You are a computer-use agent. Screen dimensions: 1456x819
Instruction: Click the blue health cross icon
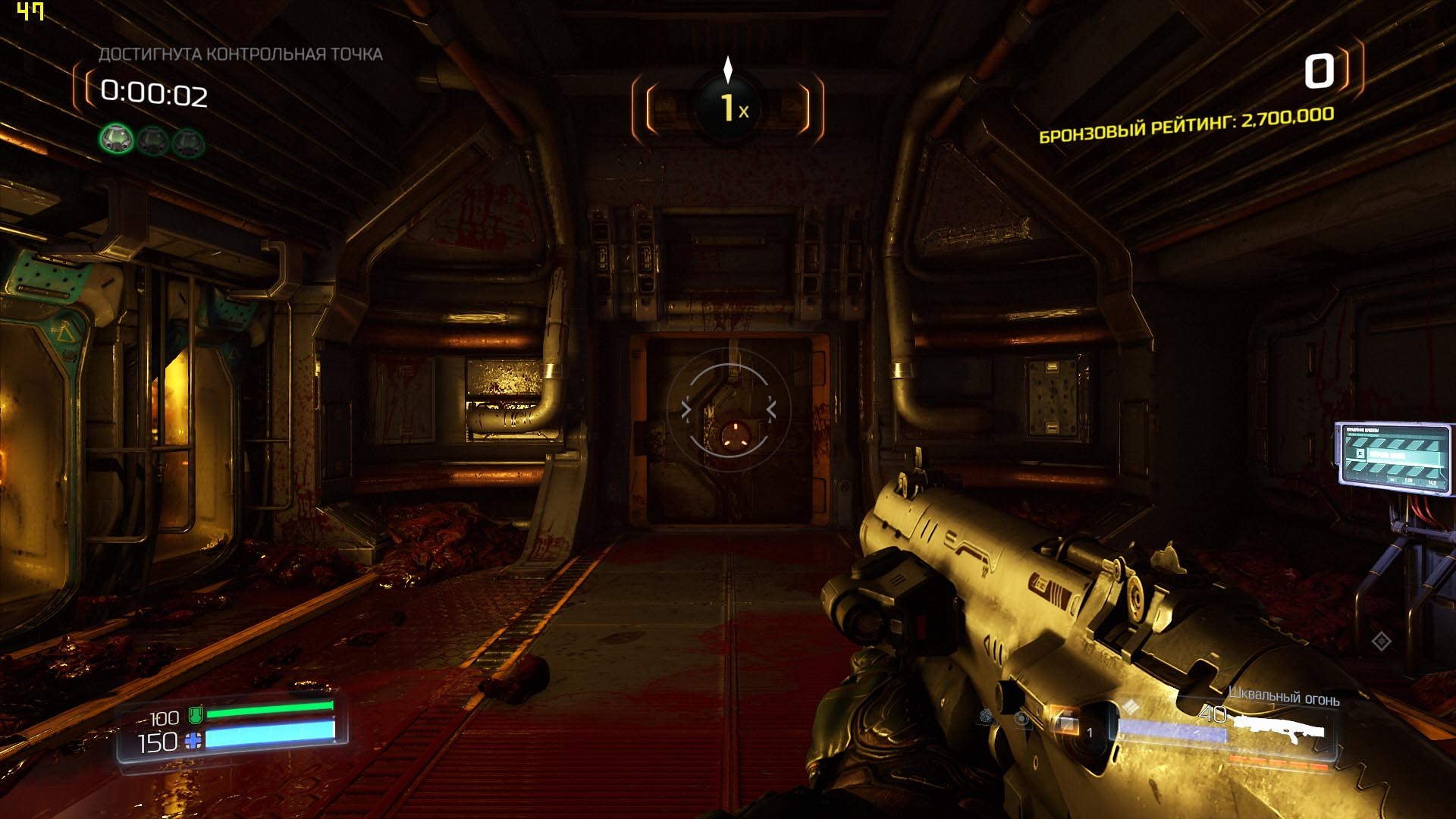tap(193, 741)
